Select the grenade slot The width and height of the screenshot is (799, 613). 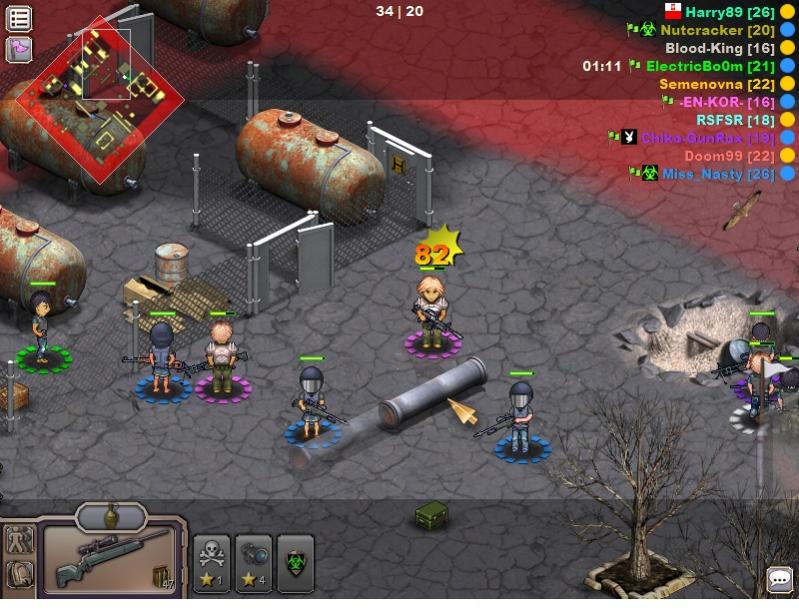point(112,517)
